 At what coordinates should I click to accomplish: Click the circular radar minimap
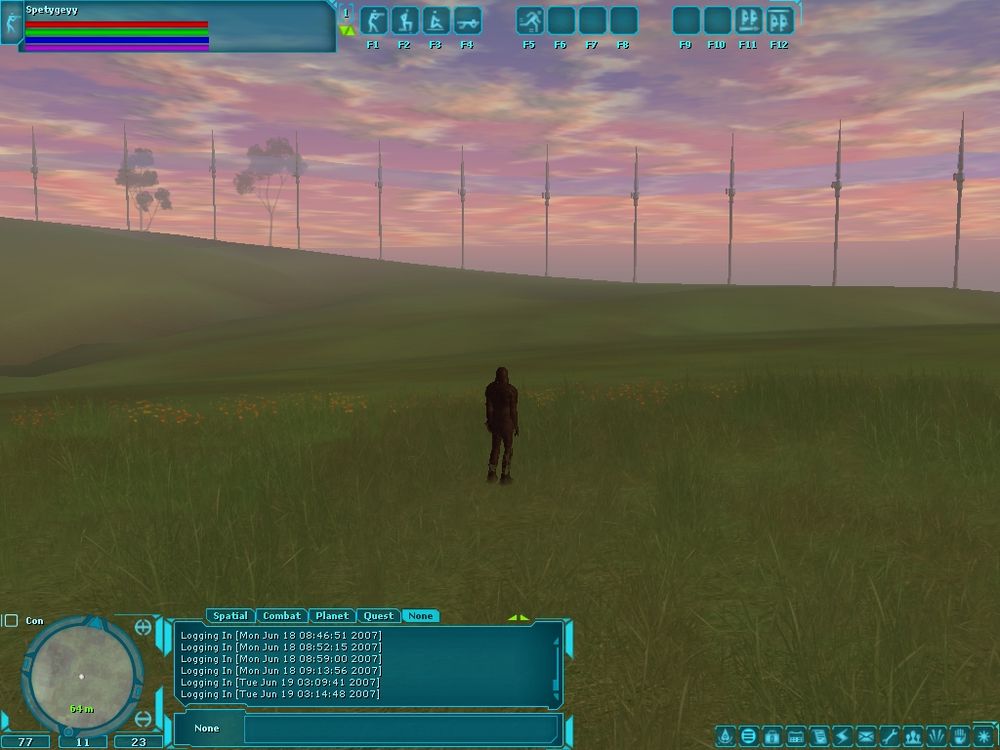pos(81,675)
